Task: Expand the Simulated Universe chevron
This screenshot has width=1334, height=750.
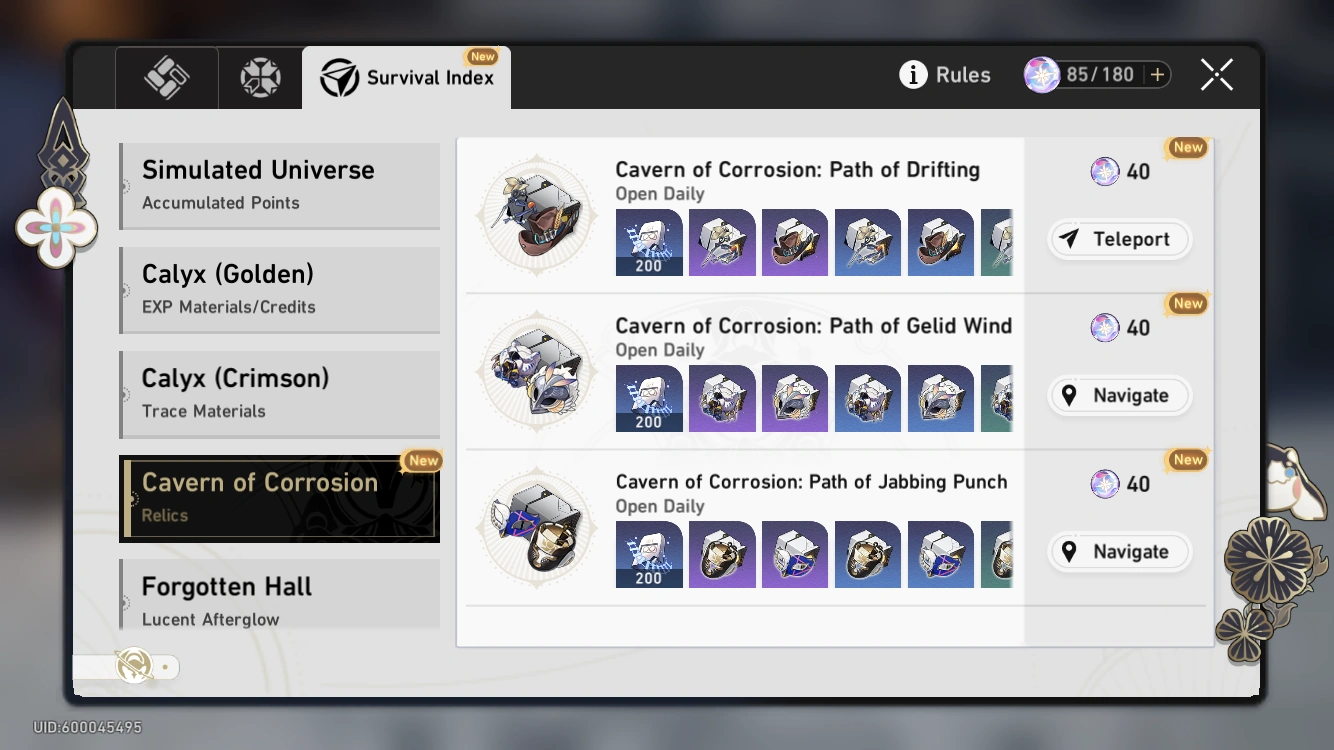Action: tap(124, 184)
